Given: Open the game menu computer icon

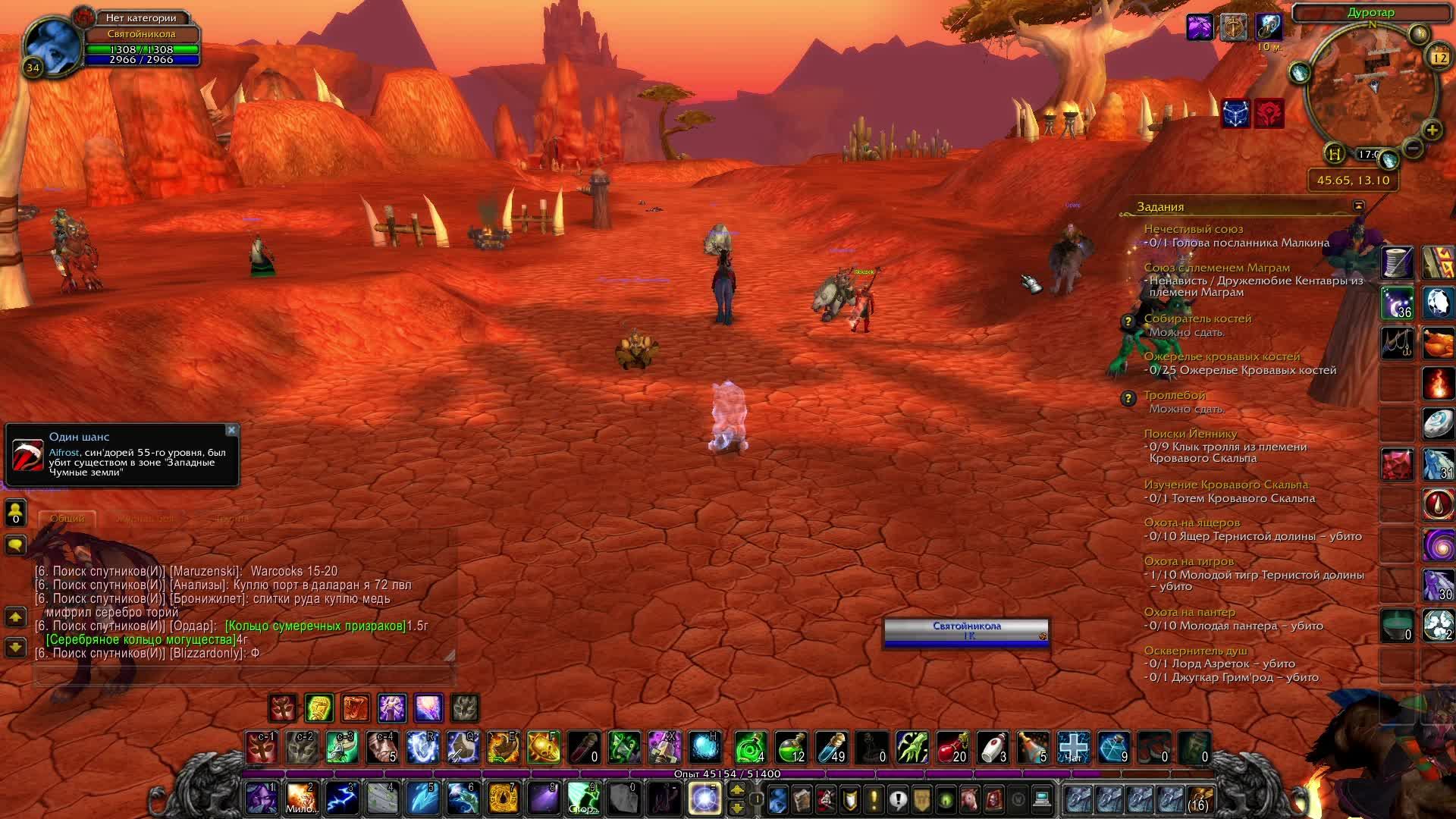Looking at the screenshot, I should coord(1042,799).
